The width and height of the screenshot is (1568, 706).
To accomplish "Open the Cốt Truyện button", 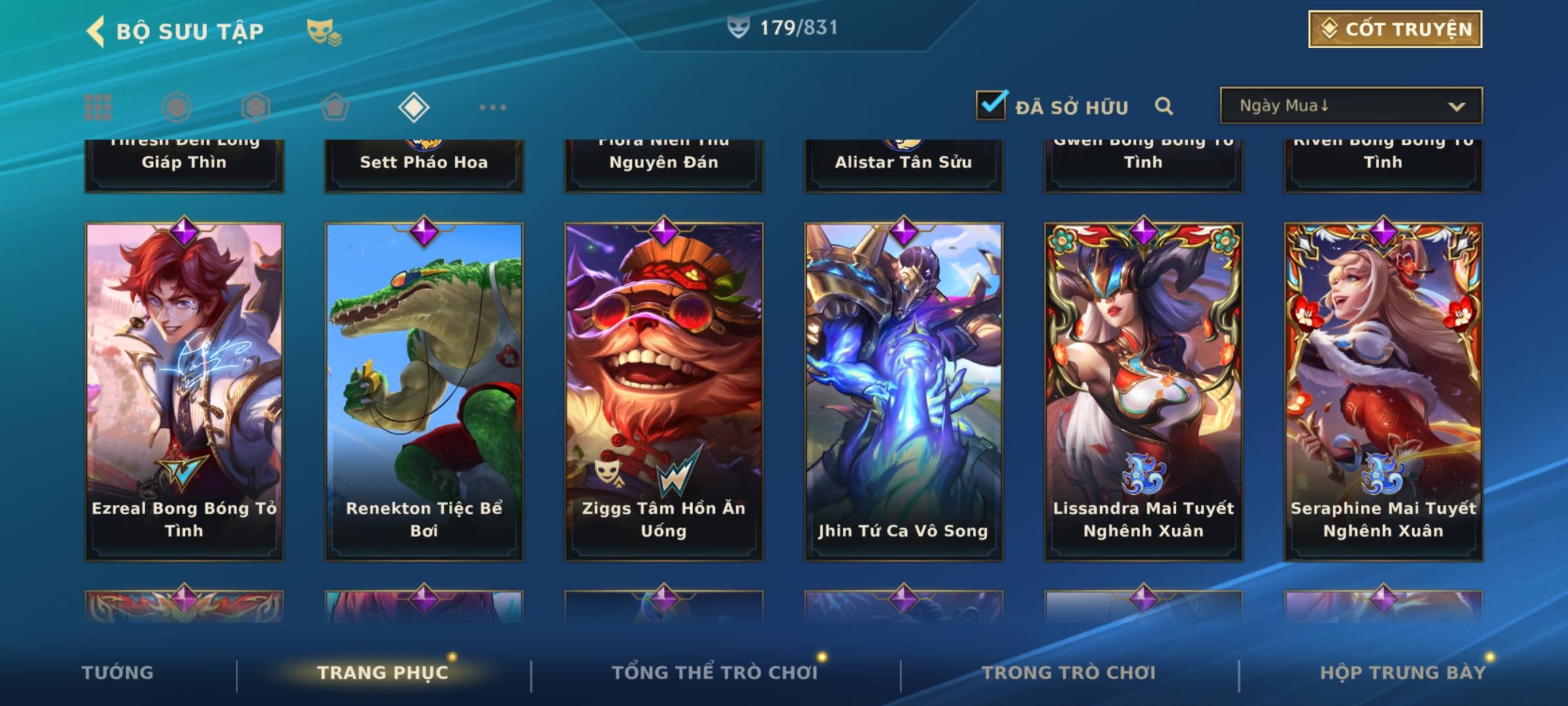I will pos(1395,29).
